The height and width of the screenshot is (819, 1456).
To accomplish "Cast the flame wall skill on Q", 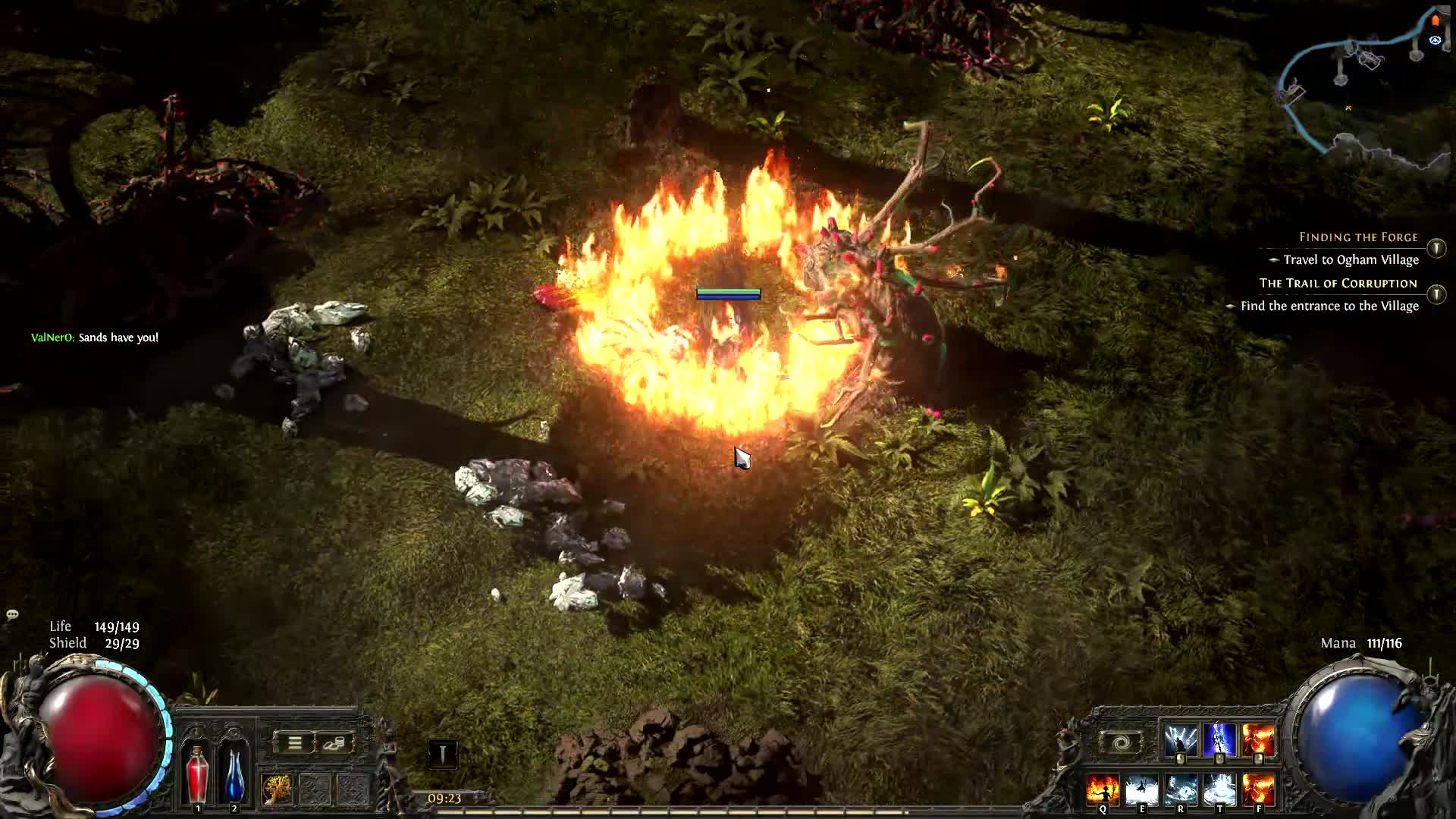I will coord(1102,790).
